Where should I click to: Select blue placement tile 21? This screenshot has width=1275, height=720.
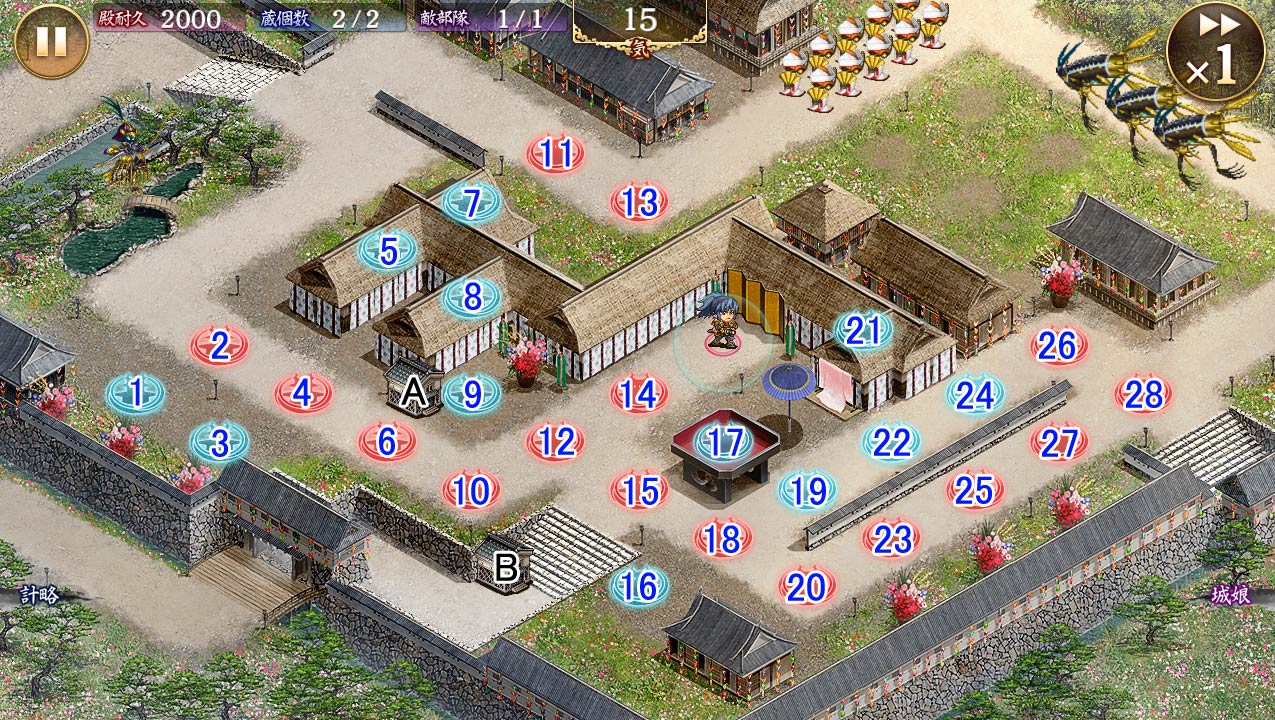pyautogui.click(x=862, y=331)
